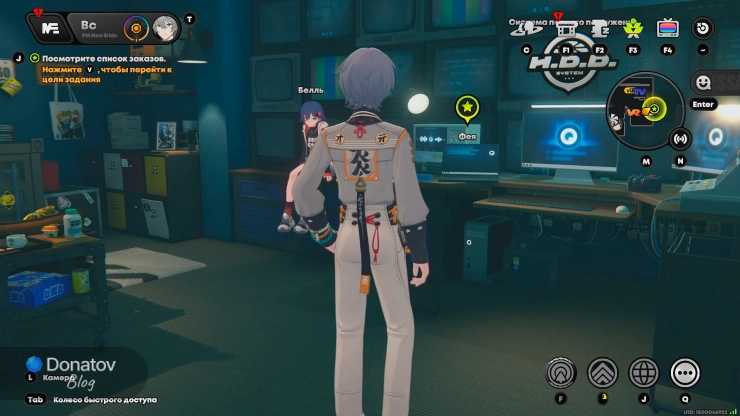
Task: Open the globe icon button
Action: point(643,373)
